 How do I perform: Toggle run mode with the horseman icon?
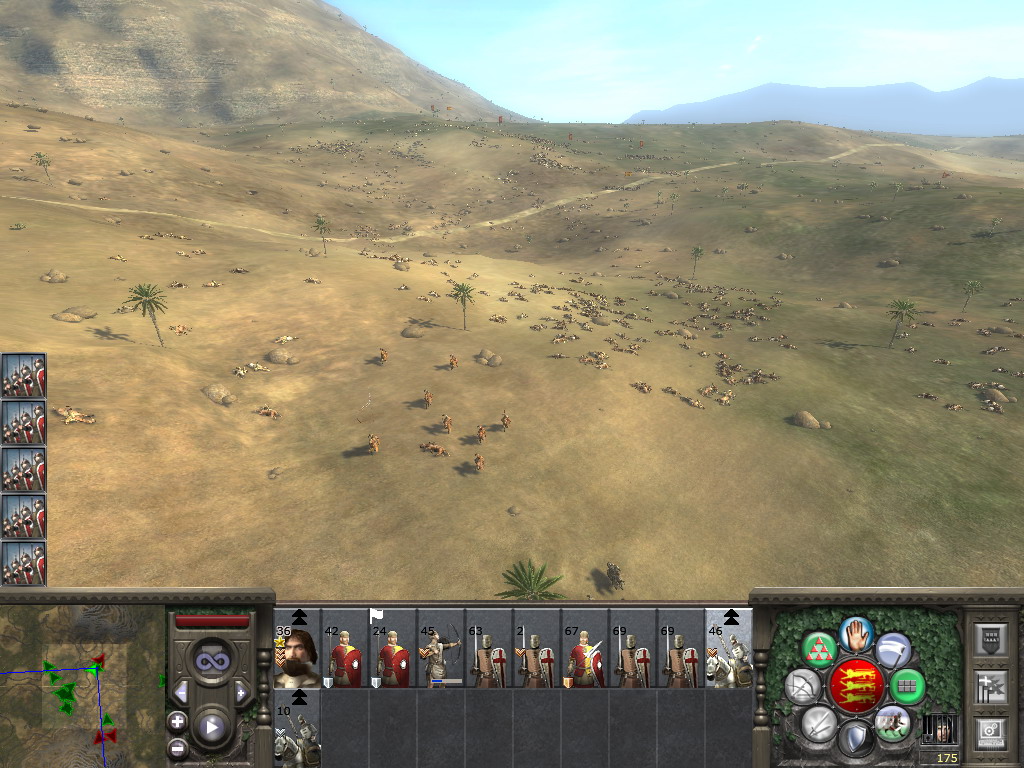[x=892, y=722]
